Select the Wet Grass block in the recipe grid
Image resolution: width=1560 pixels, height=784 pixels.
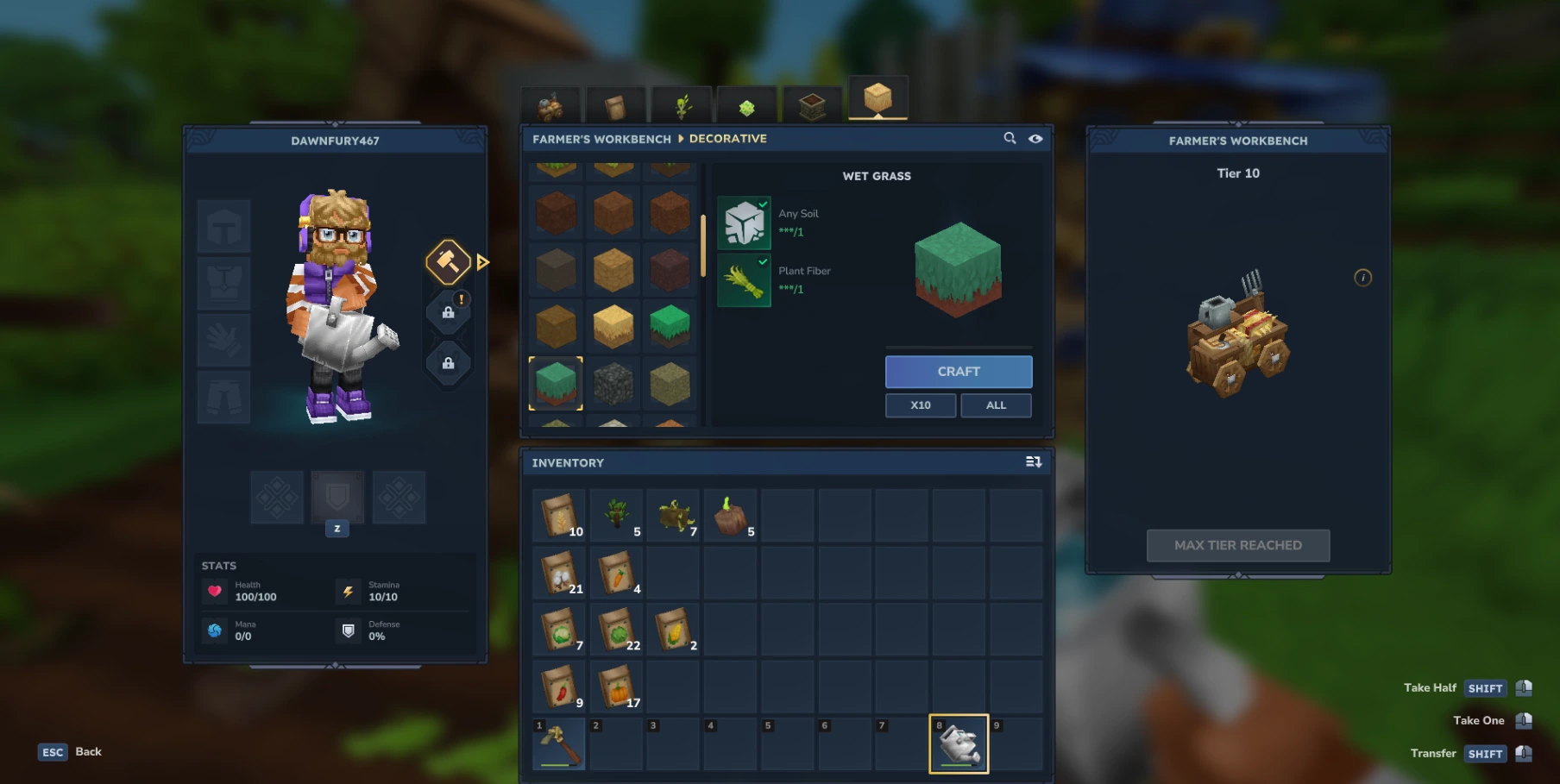(x=557, y=384)
